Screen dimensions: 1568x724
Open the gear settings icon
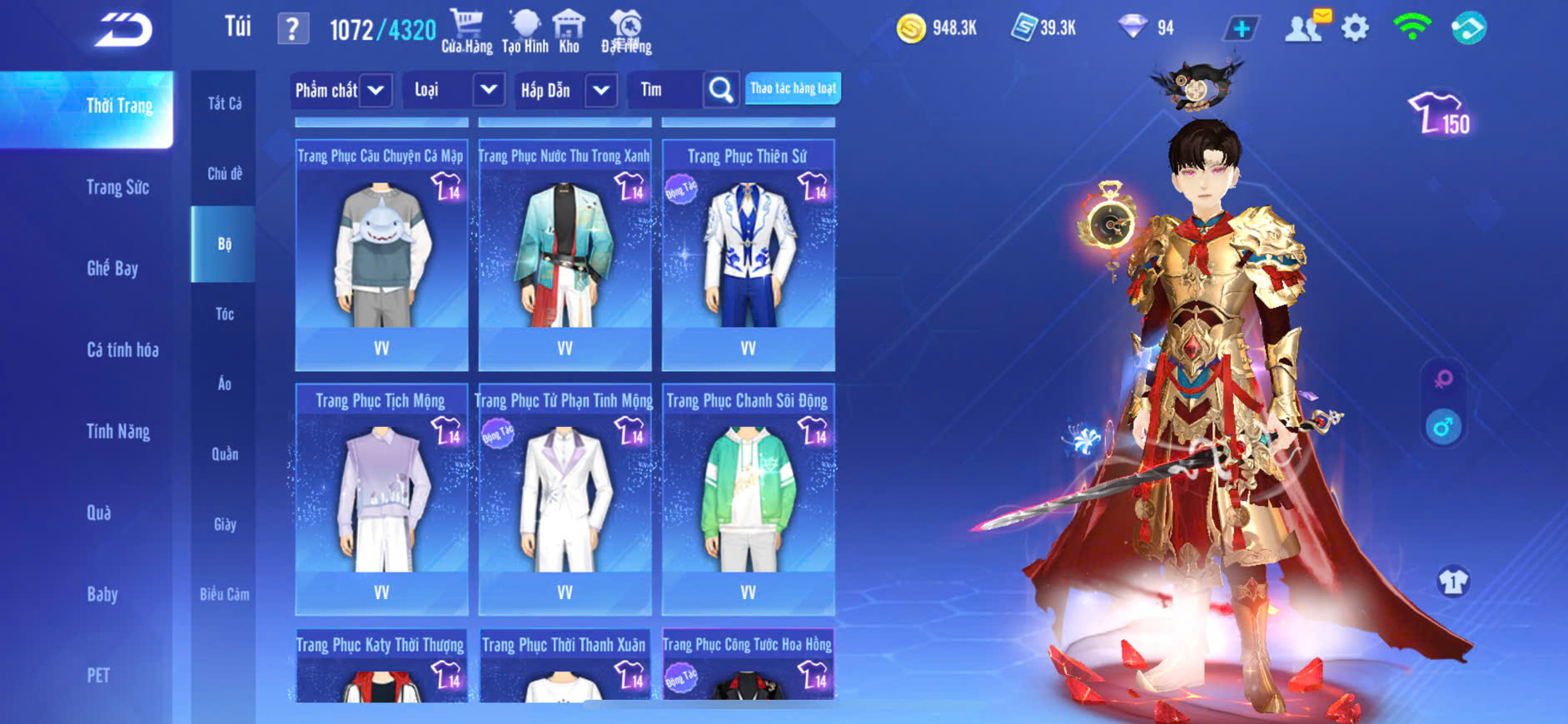coord(1355,28)
